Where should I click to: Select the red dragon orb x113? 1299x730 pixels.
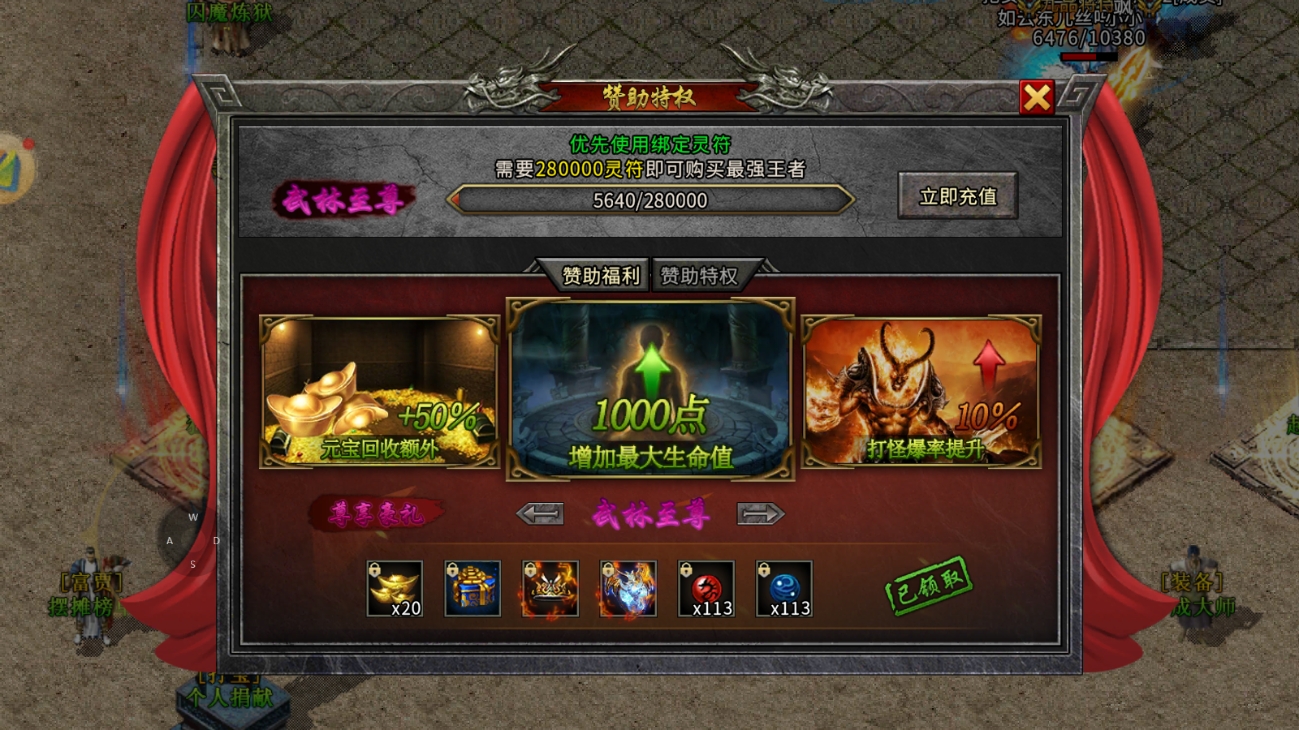pyautogui.click(x=706, y=588)
